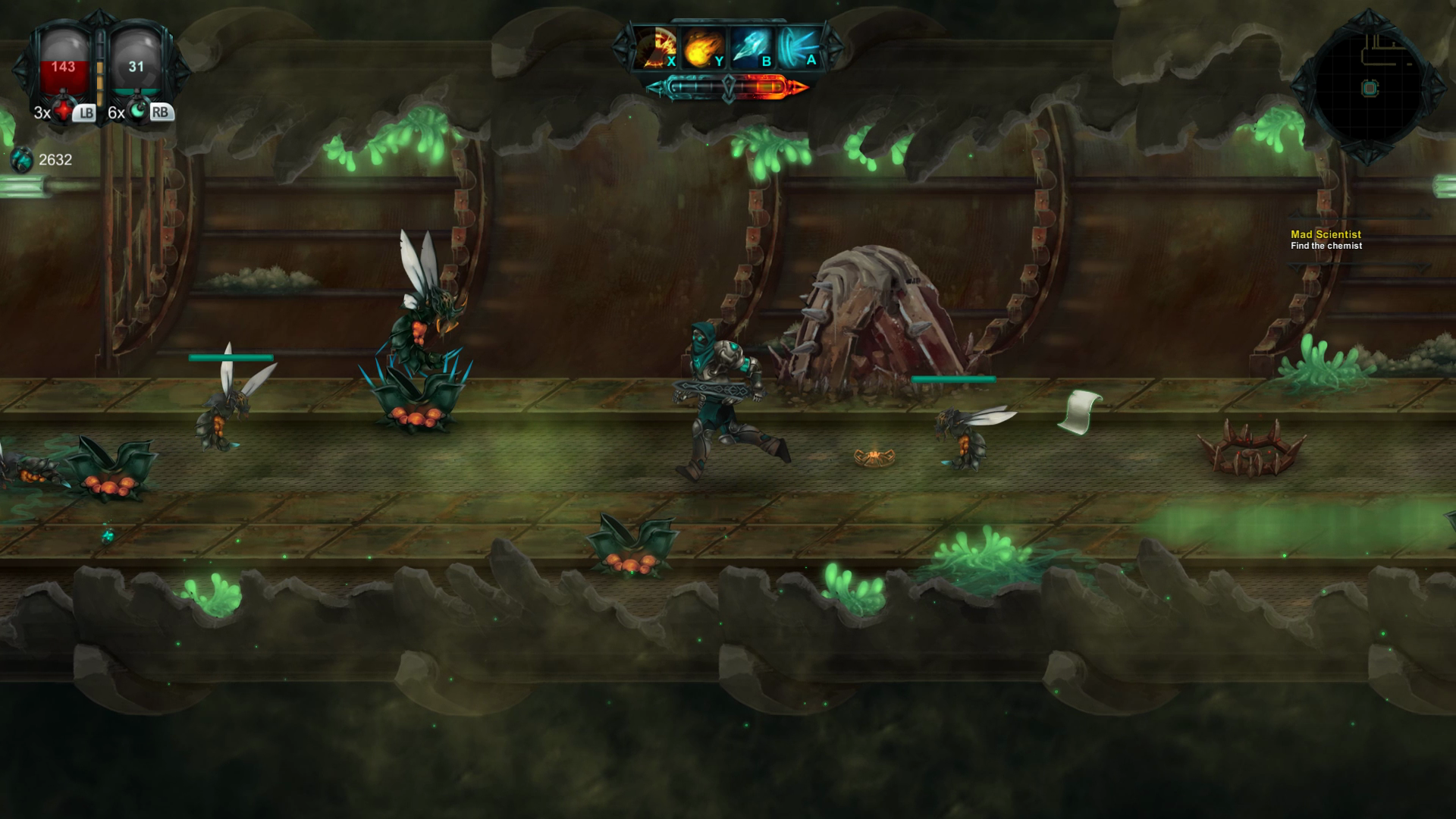Click the Mad Scientist quest title
The height and width of the screenshot is (819, 1456).
tap(1325, 236)
